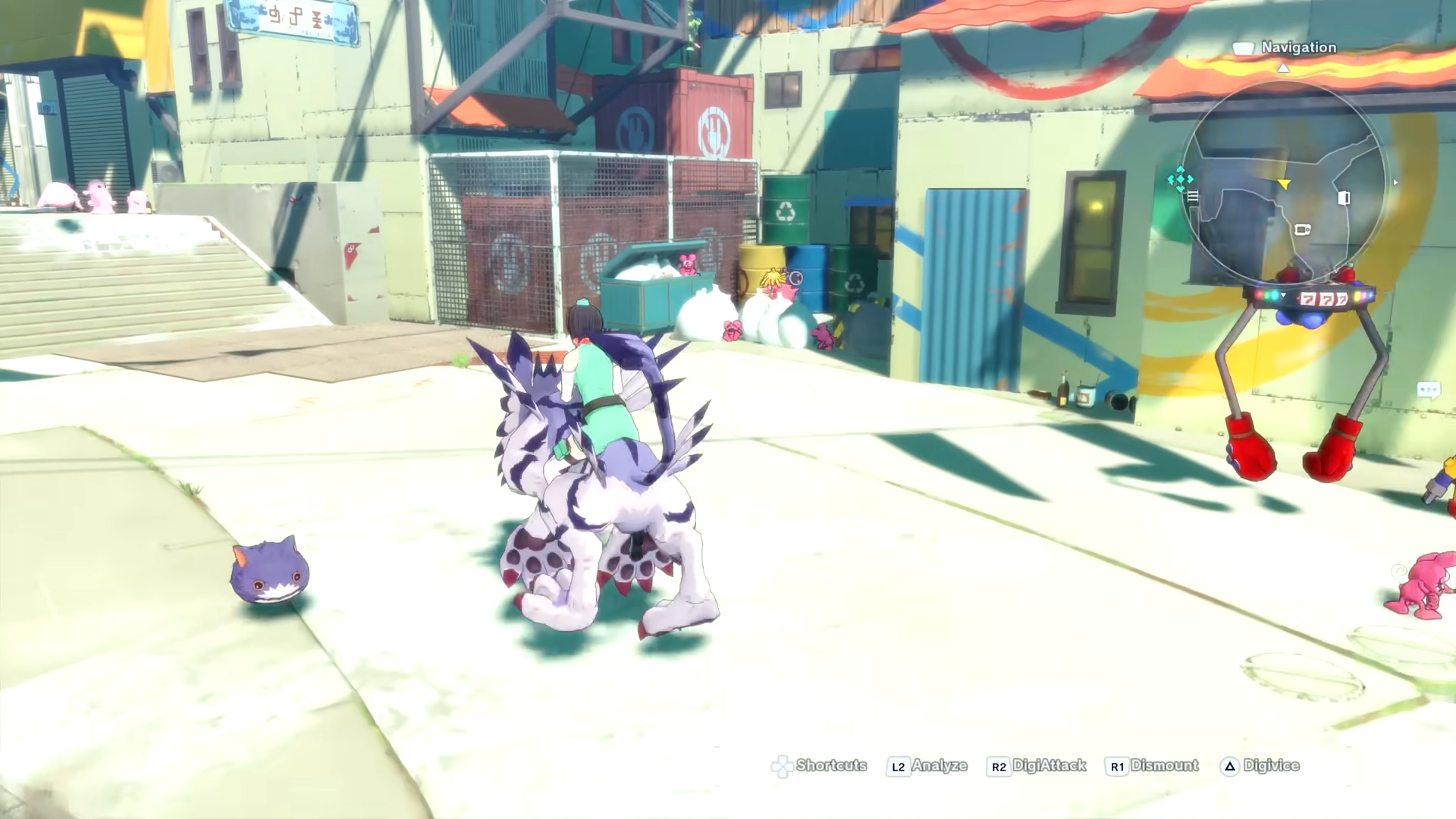Click the teal d-pad arrows beside the minimap
The width and height of the screenshot is (1456, 819).
[x=1181, y=180]
